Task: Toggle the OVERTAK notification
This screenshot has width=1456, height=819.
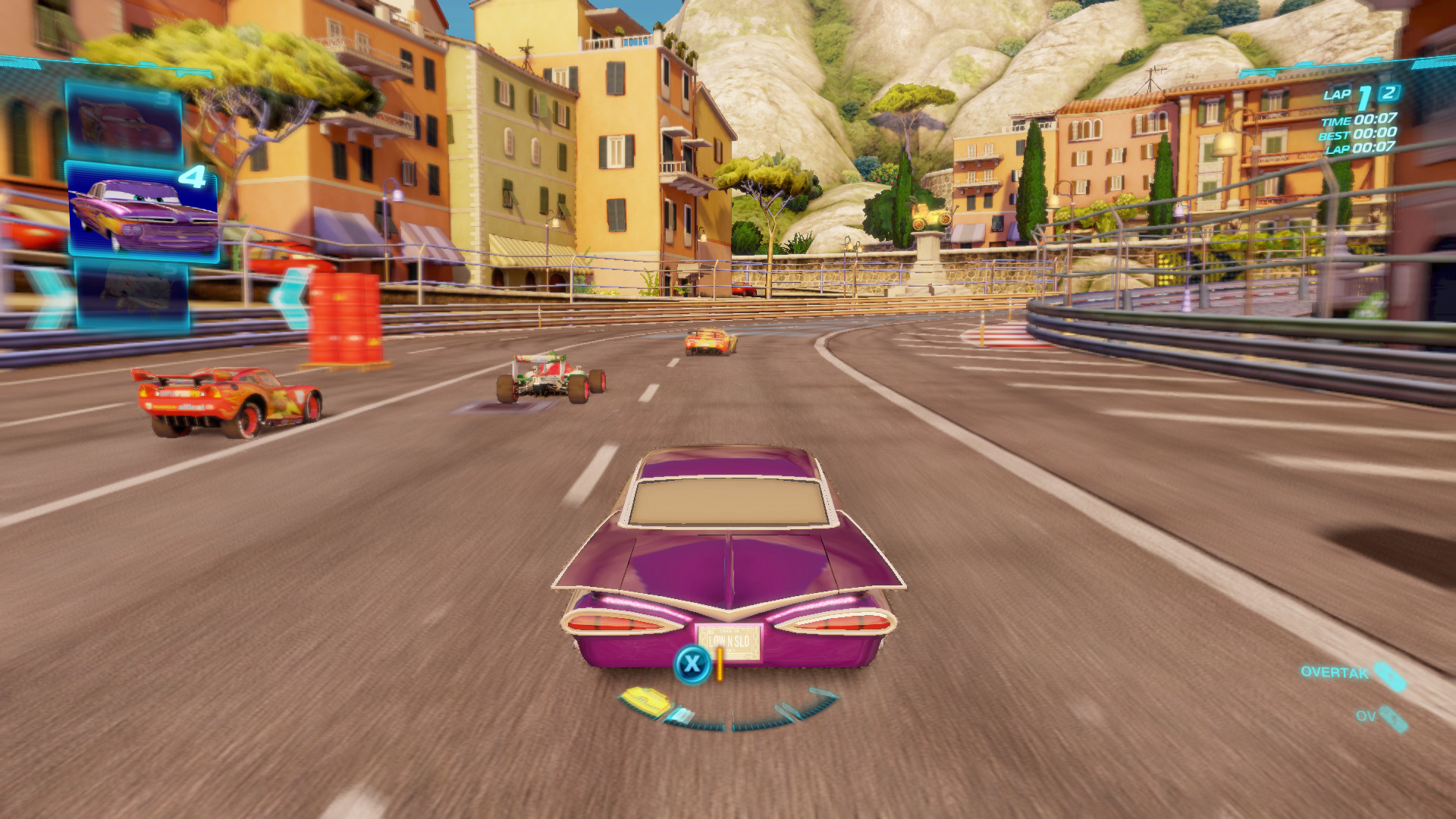Action: point(1335,673)
